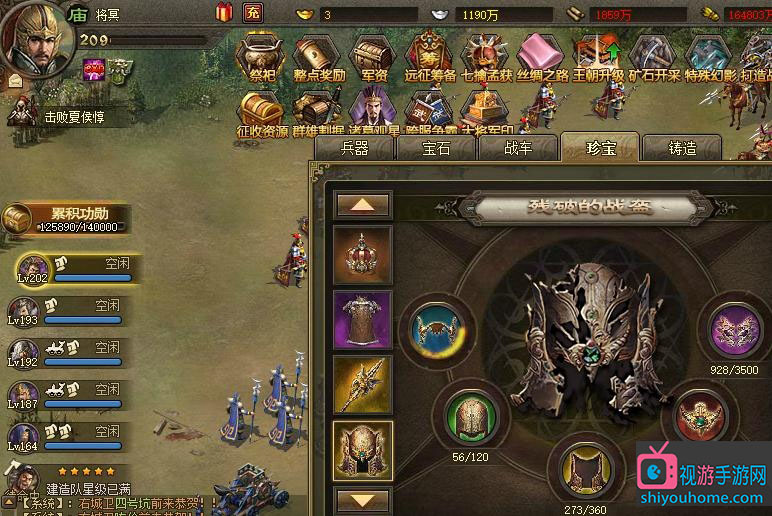This screenshot has height=516, width=772.
Task: Switch to the 宝石 gems tab
Action: click(436, 148)
